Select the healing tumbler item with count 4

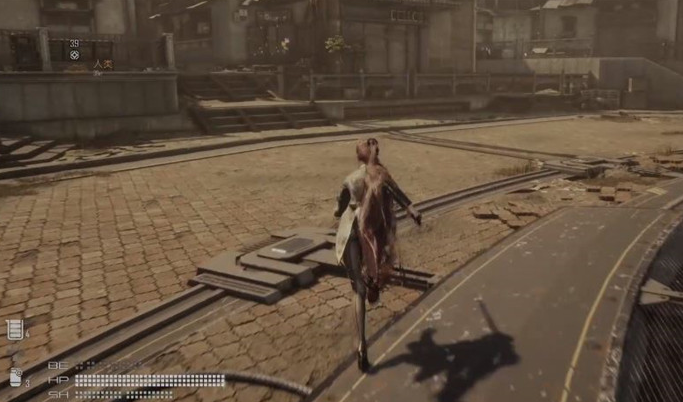coord(16,329)
